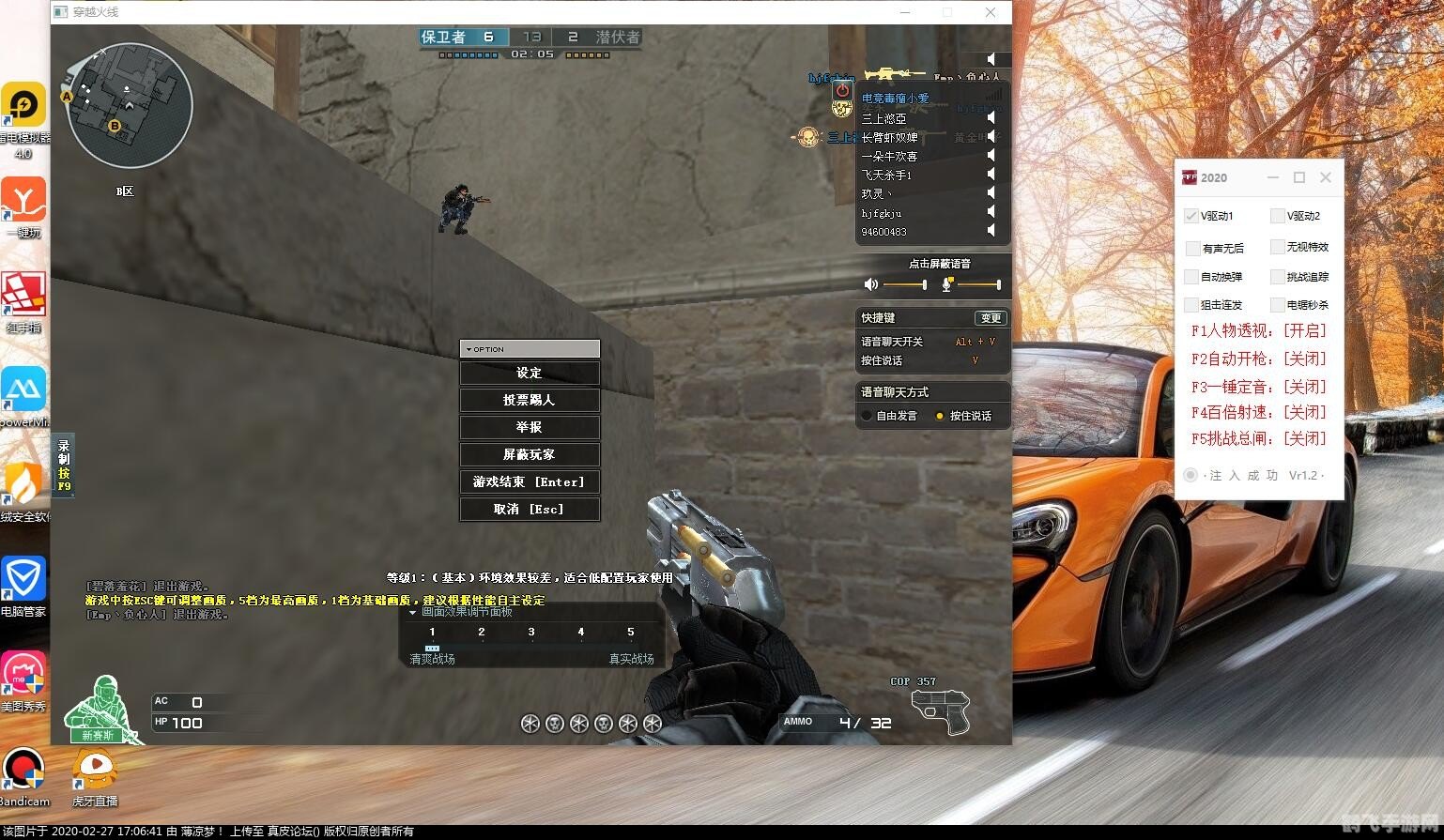Screen dimensions: 1444x840
Task: Collapse the 画面效果调节面板 panel header
Action: tap(412, 612)
